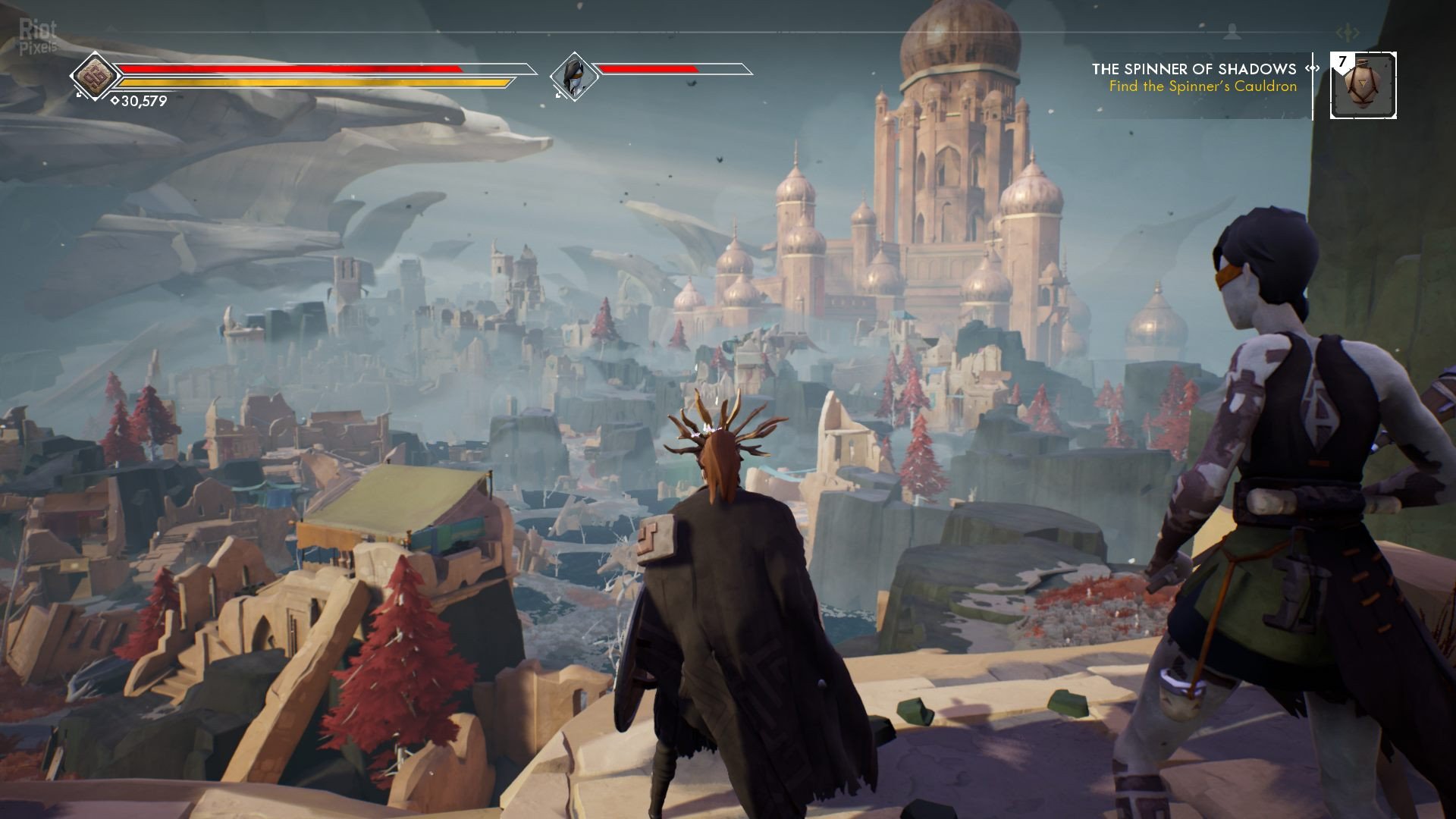
Task: Select the Crimson Gourd flask slot
Action: (x=1363, y=86)
